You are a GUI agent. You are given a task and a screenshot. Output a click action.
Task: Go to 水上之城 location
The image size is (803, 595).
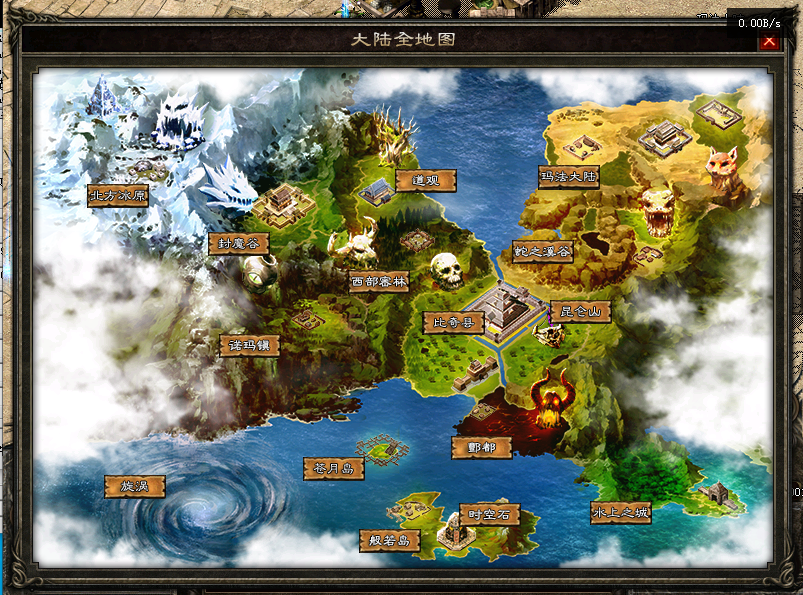coord(620,513)
